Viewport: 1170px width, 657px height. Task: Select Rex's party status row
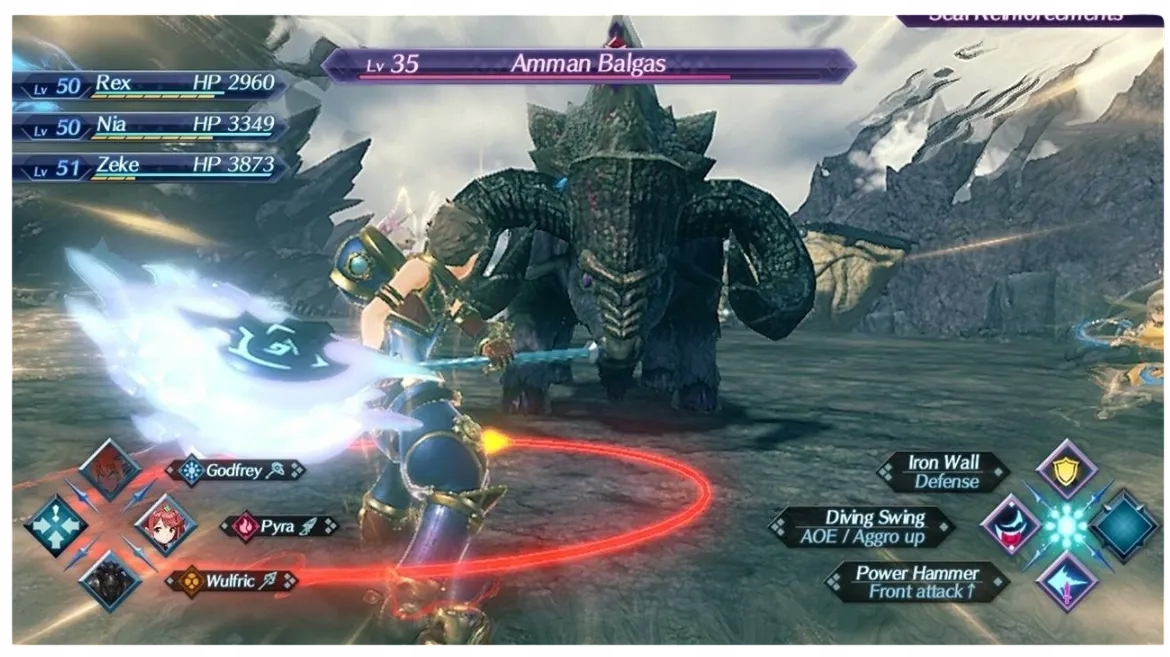click(150, 85)
